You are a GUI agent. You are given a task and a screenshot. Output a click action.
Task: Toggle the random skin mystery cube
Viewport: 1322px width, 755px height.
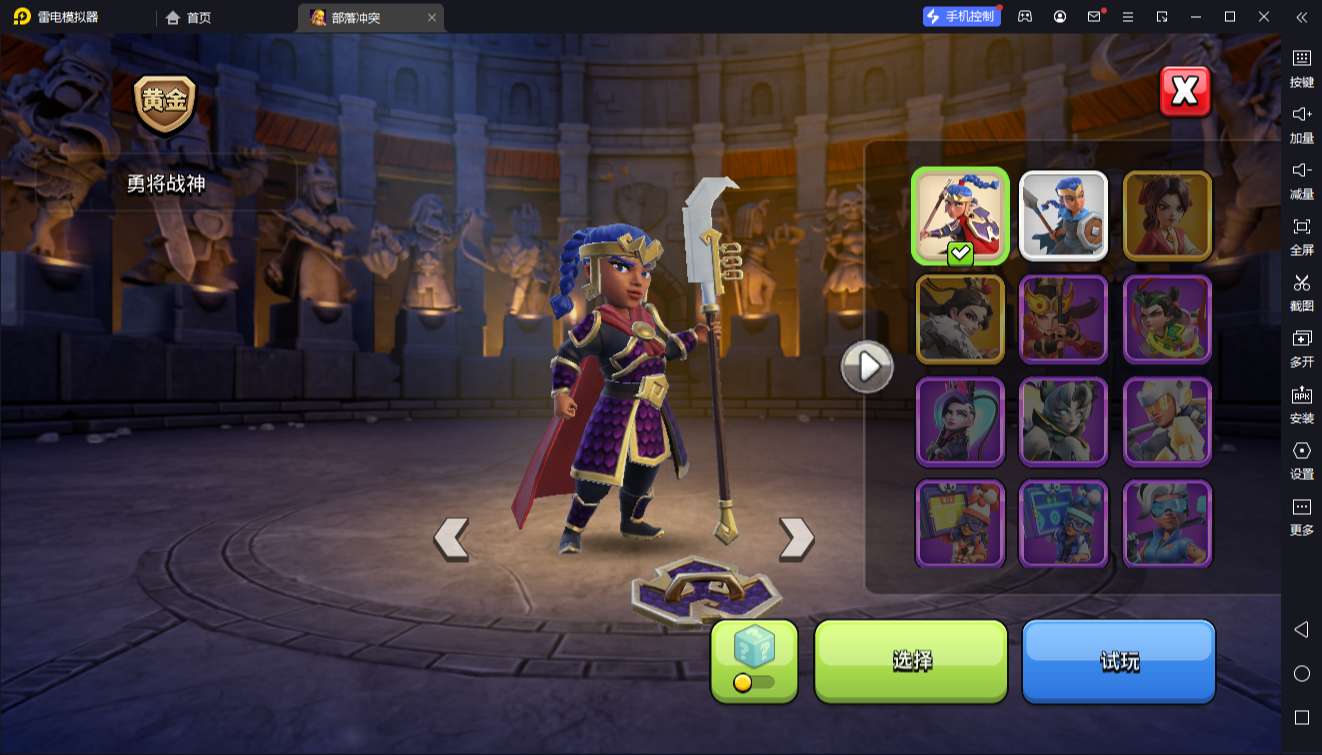click(x=754, y=660)
